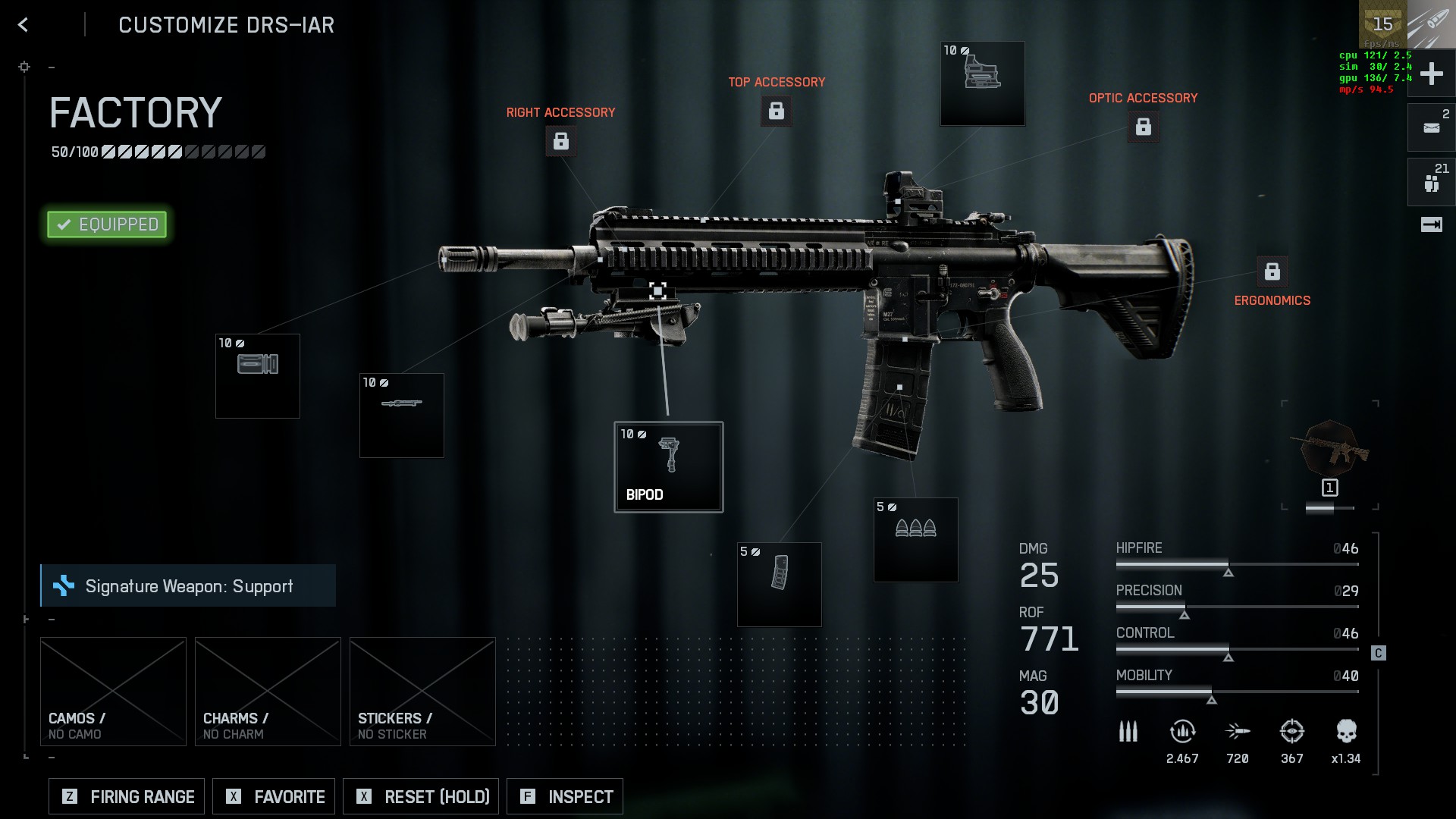Expand the Bipod attachment slot
This screenshot has width=1456, height=819.
tap(668, 466)
